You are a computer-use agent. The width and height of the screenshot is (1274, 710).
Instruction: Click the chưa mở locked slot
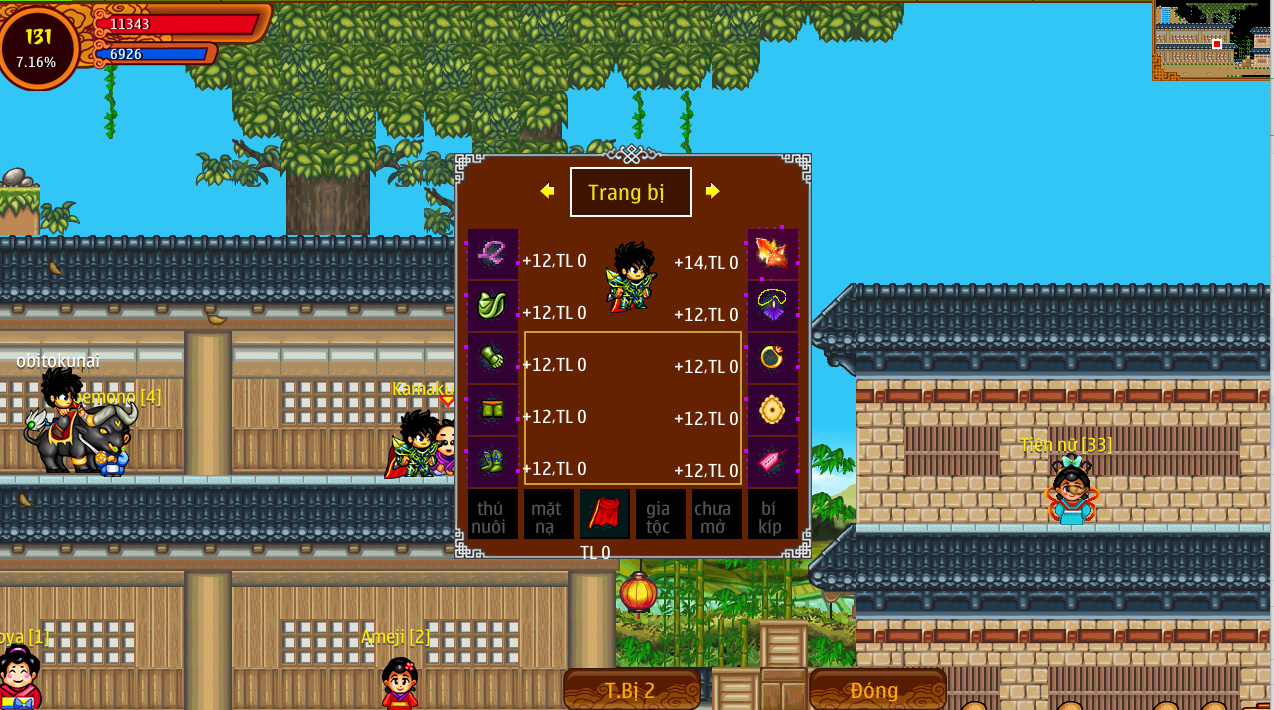click(716, 515)
